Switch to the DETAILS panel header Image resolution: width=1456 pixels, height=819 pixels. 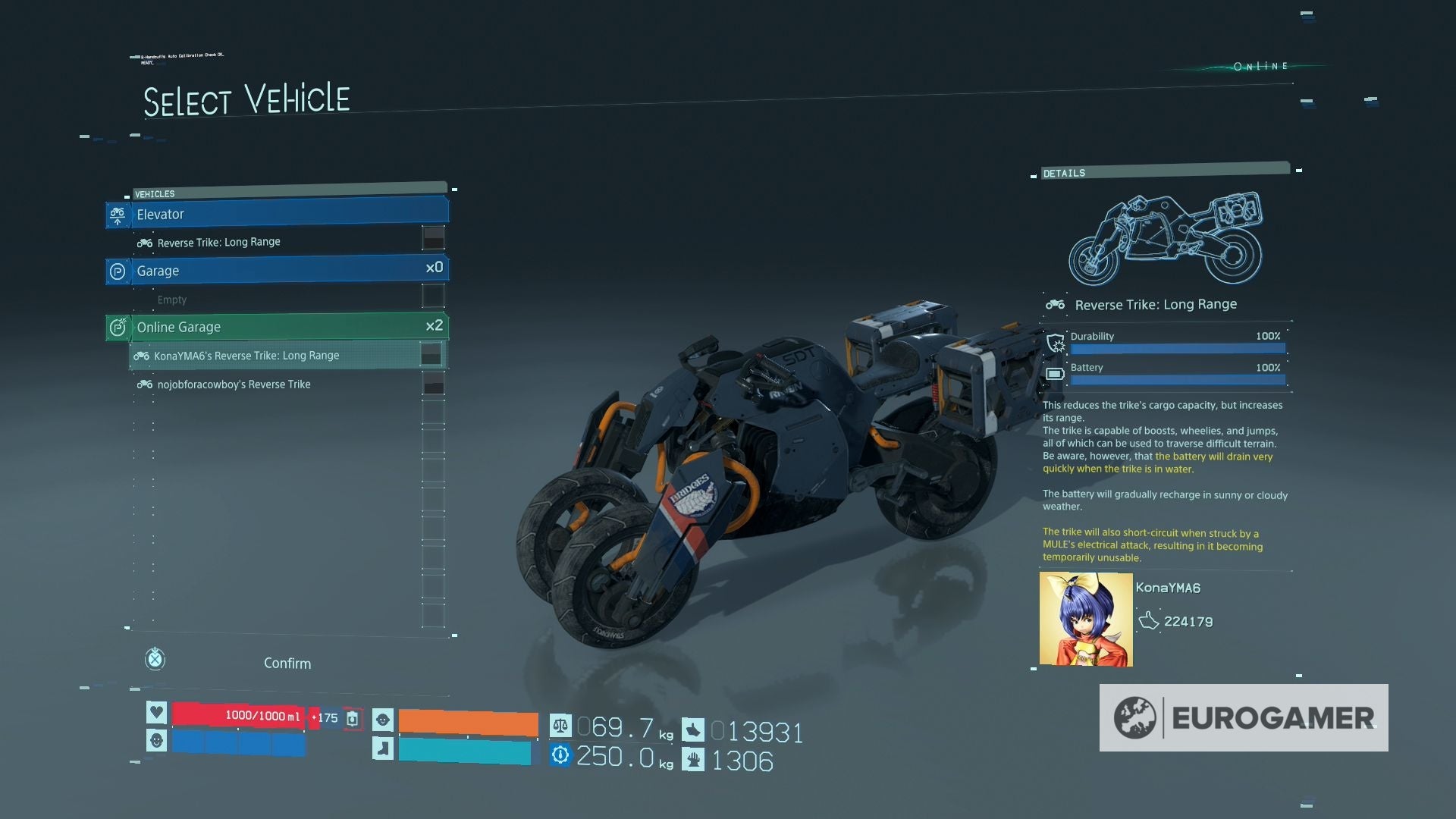(1066, 173)
